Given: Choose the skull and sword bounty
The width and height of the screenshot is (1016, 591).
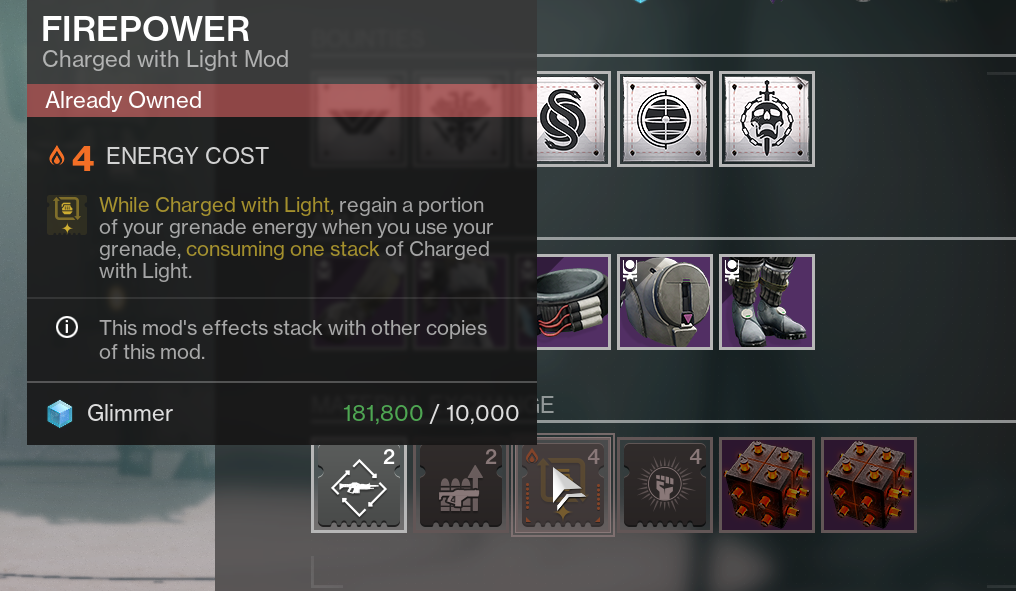Looking at the screenshot, I should point(767,118).
